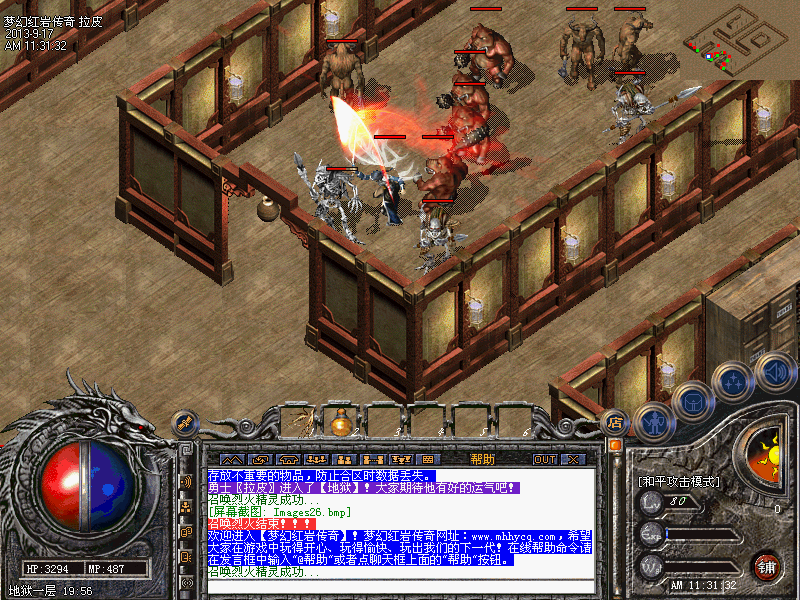Toggle the group hierarchy chat channel button
Image resolution: width=800 pixels, height=600 pixels.
(x=186, y=507)
